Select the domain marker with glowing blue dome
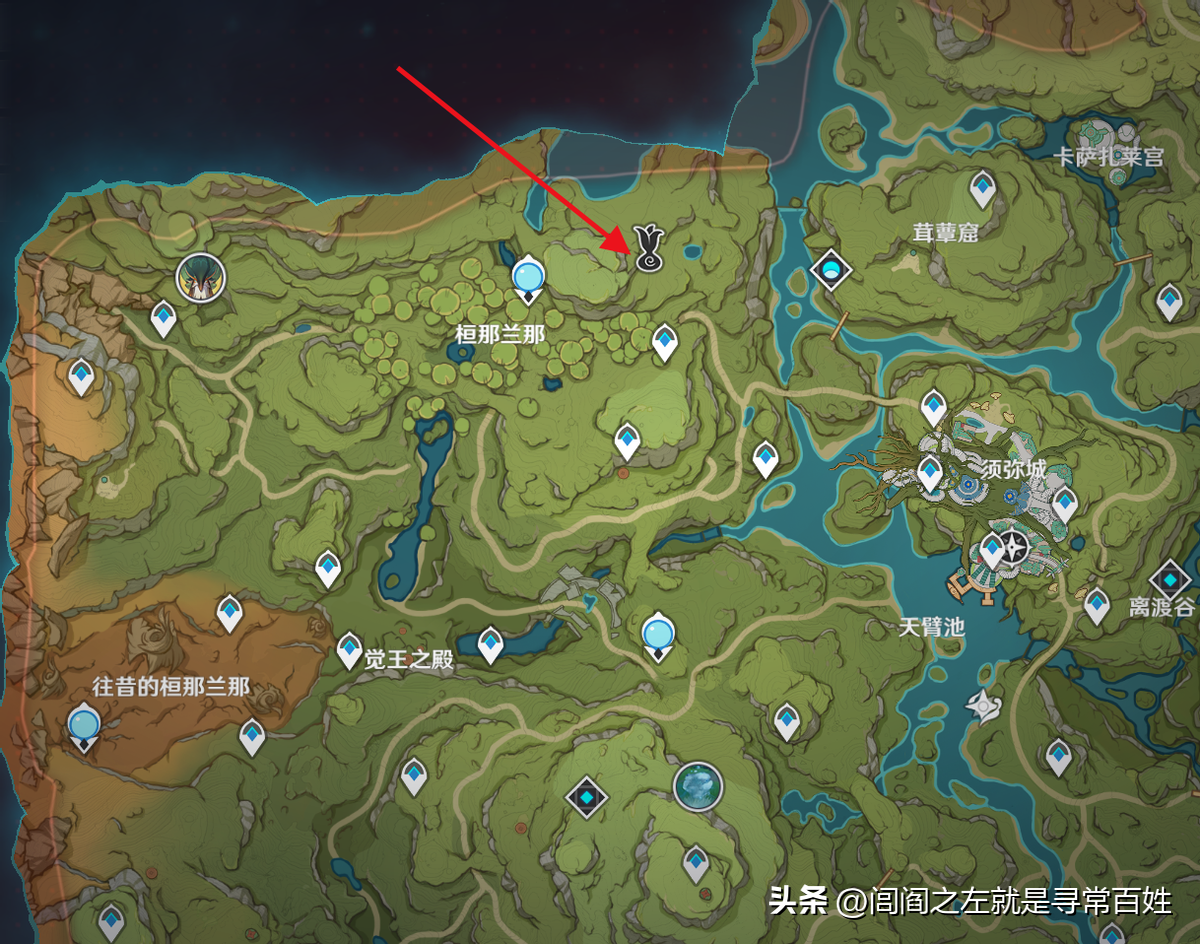 (829, 268)
